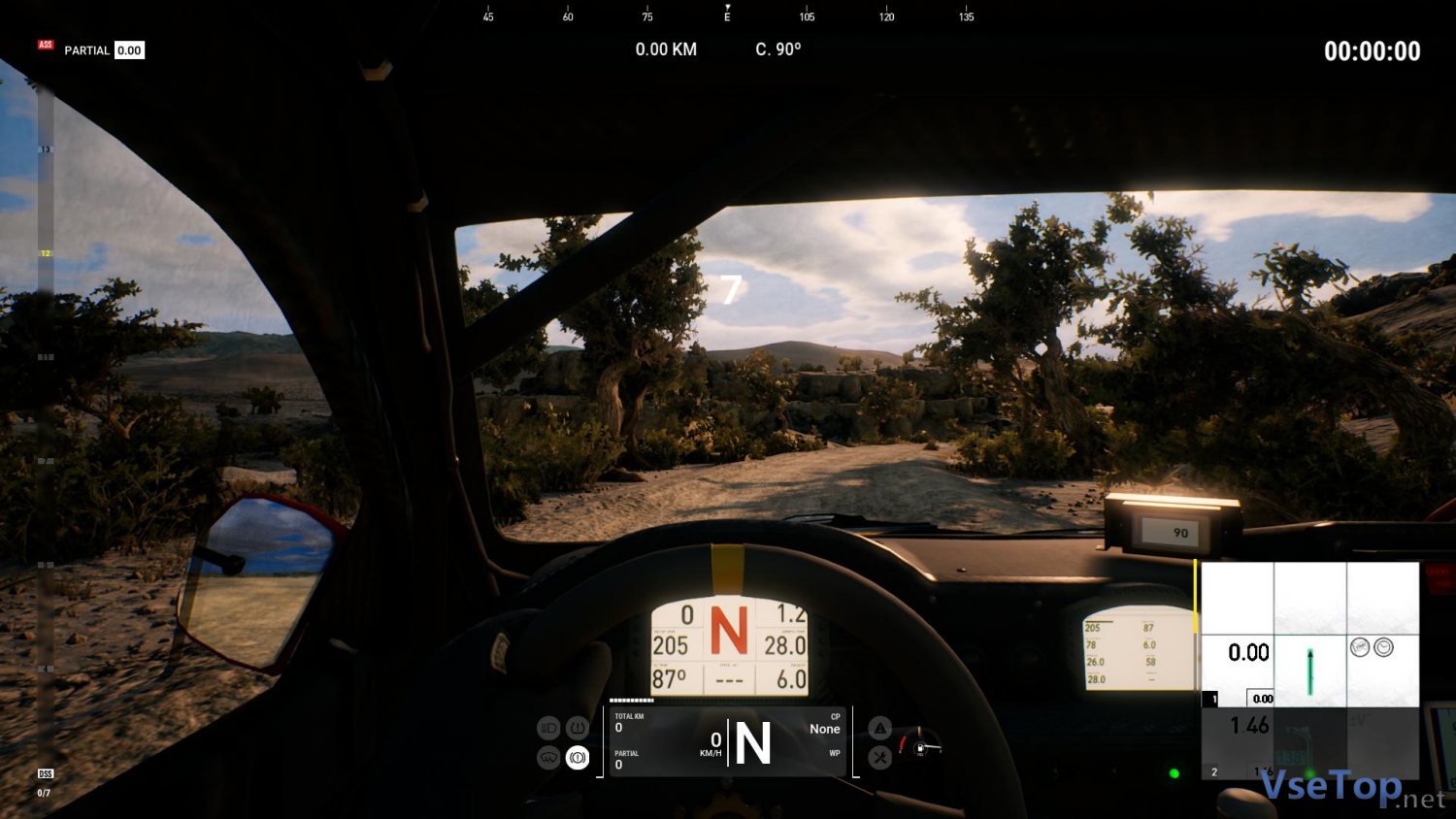Select roadbook row 1 with straight arrow
This screenshot has width=1456, height=819.
click(1309, 671)
